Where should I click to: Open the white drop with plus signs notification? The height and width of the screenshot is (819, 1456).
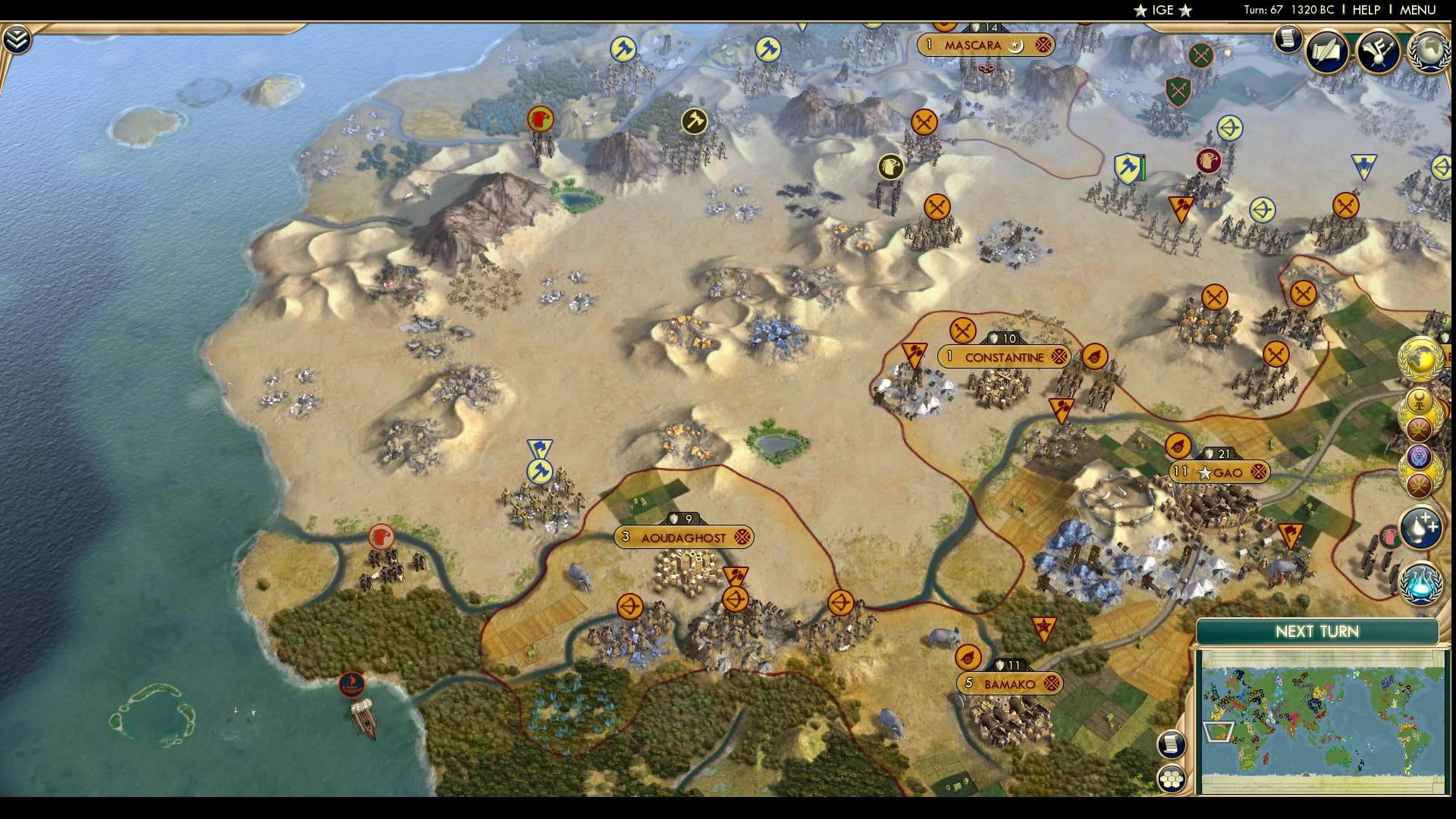pyautogui.click(x=1420, y=528)
